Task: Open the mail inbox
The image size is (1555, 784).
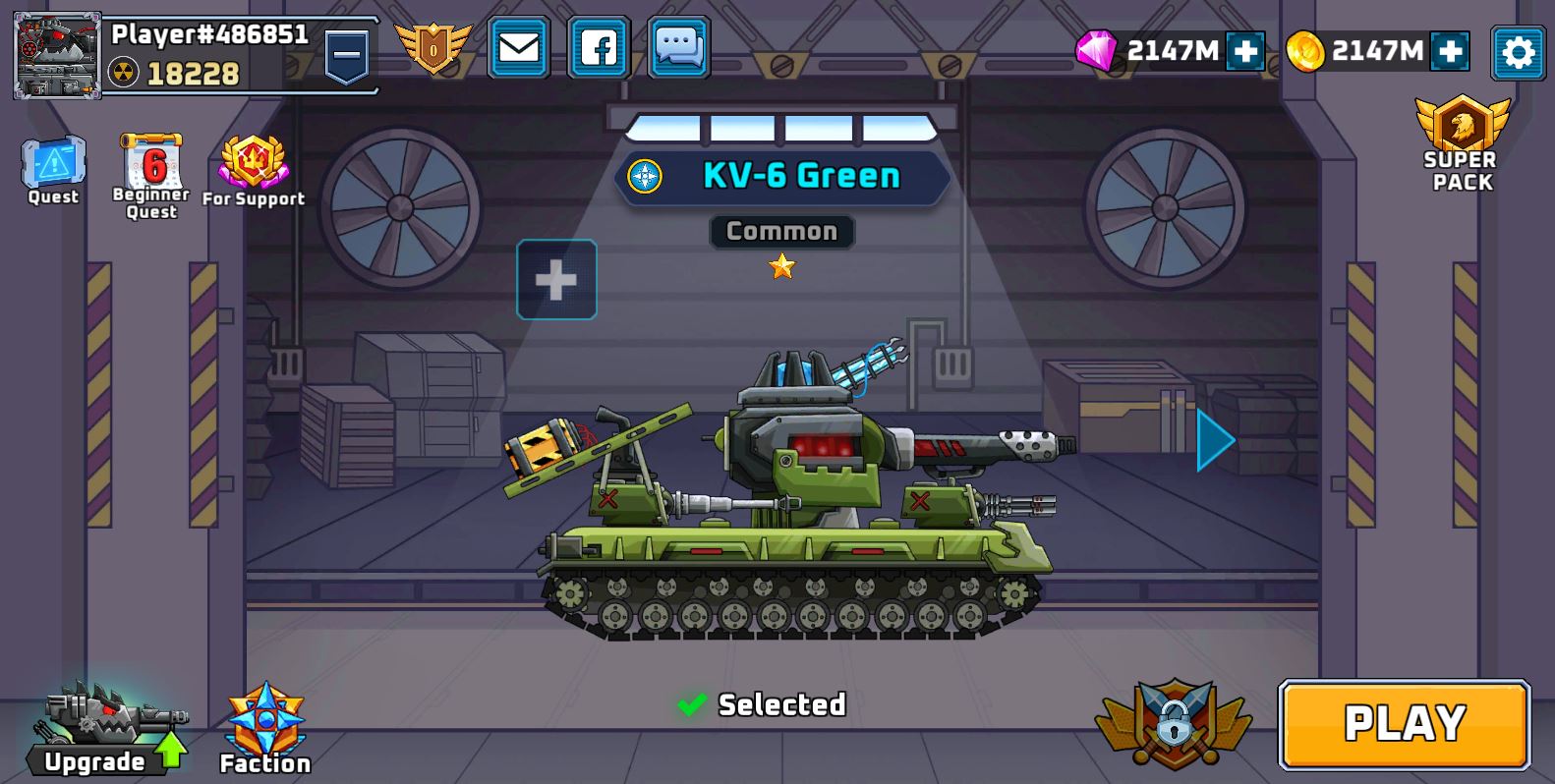Action: 518,48
